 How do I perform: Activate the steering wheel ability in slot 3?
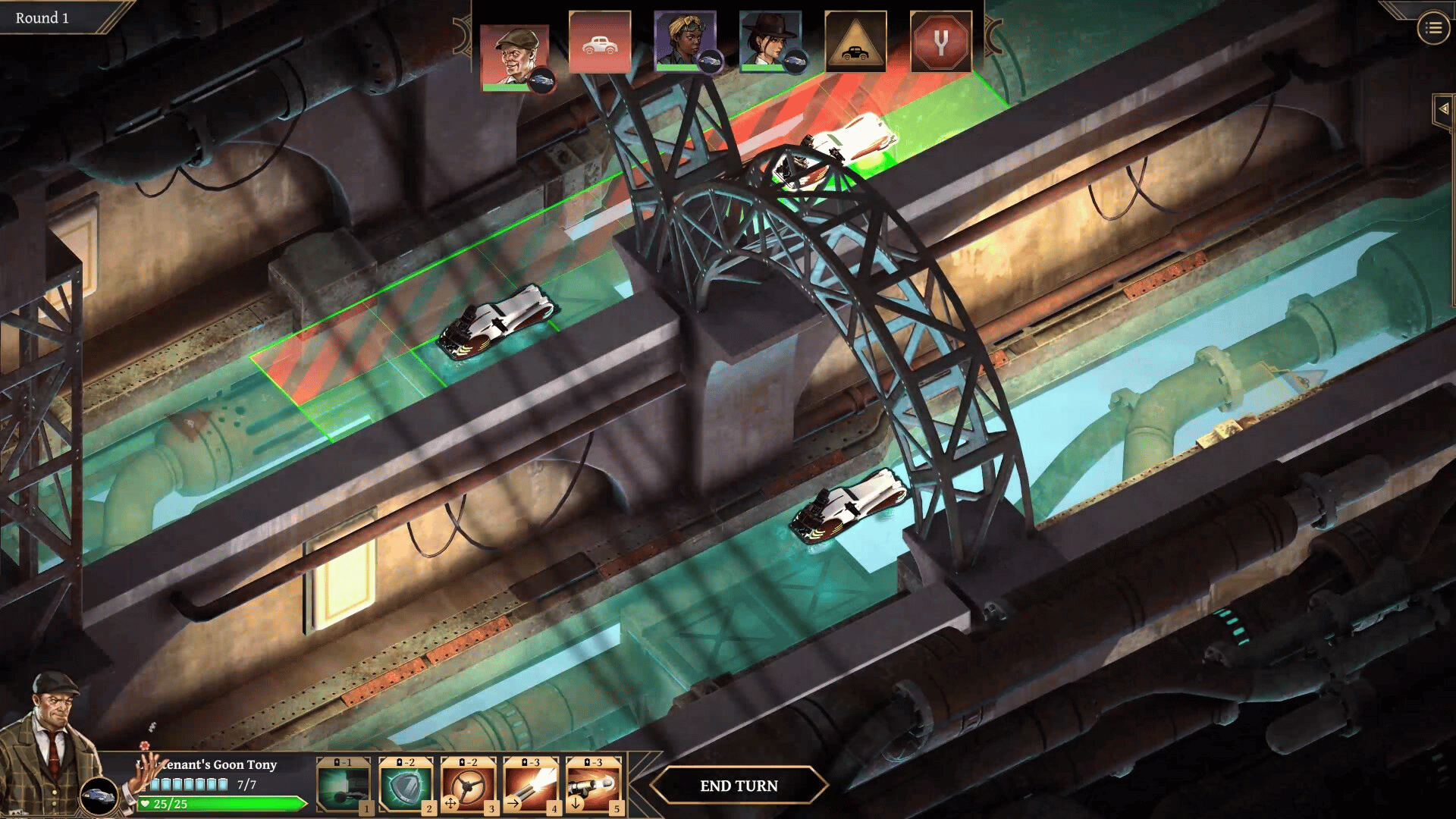click(468, 786)
